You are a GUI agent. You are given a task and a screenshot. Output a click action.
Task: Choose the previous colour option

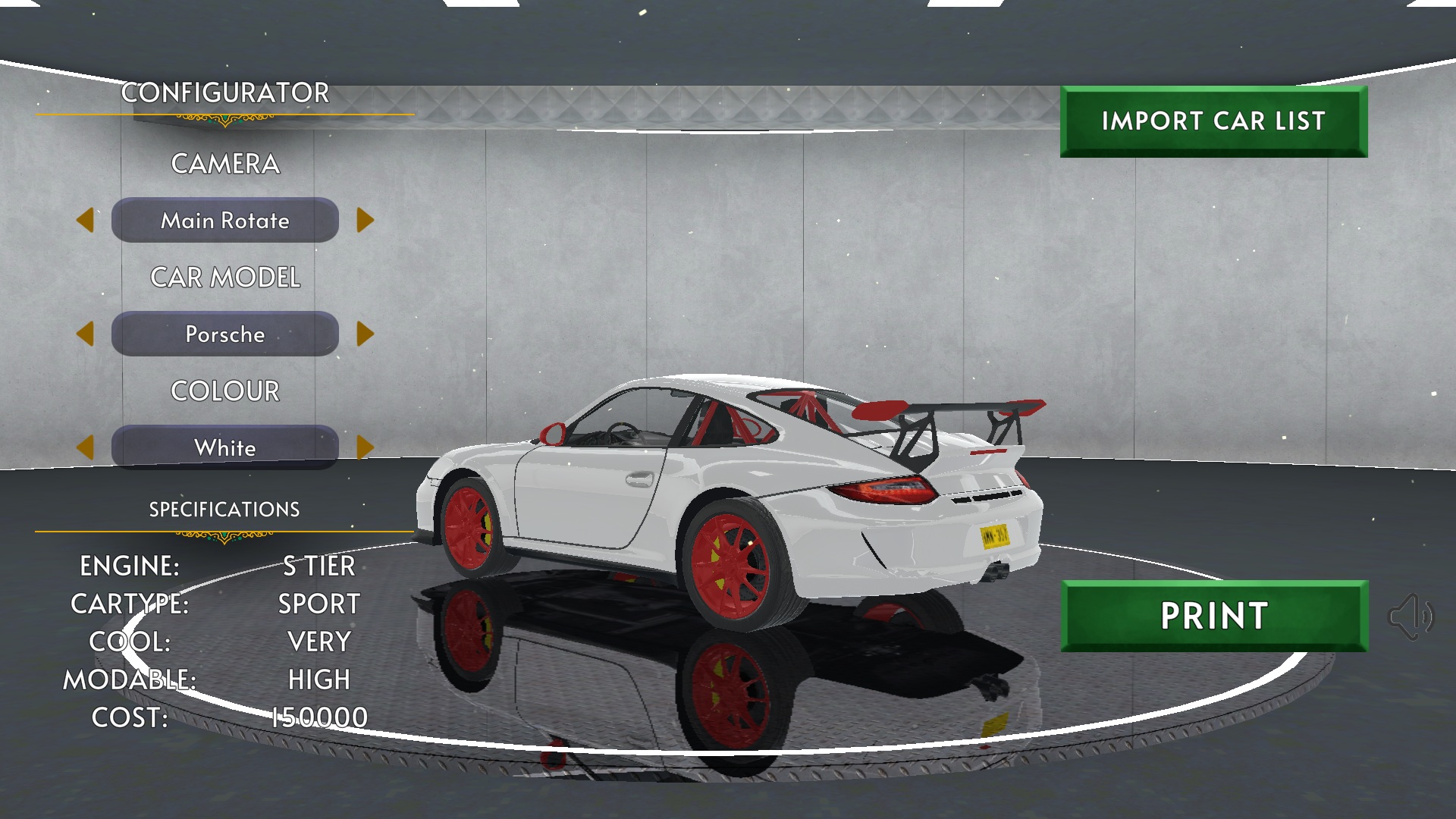(85, 447)
